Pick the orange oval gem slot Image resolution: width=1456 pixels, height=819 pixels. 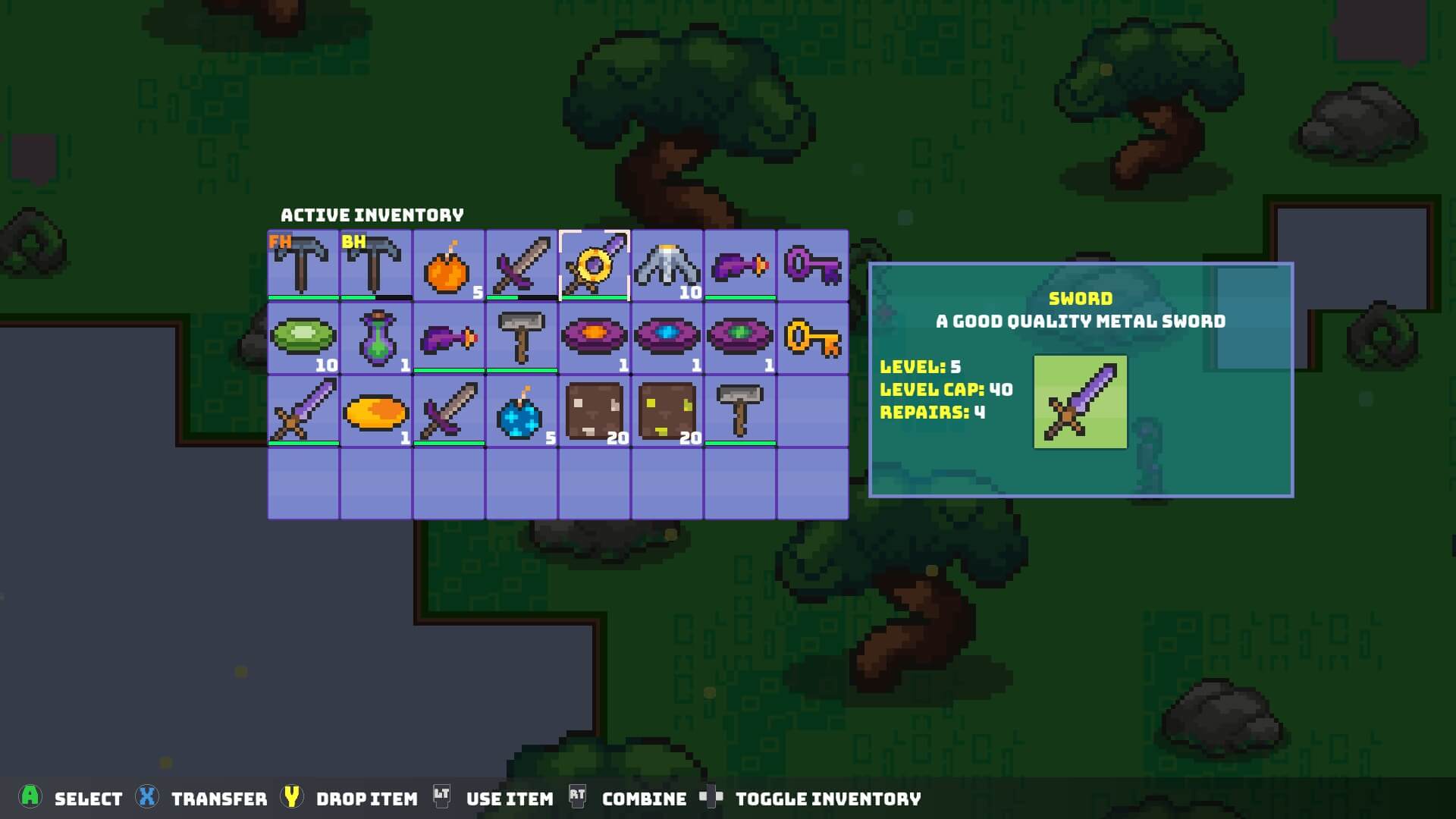376,411
